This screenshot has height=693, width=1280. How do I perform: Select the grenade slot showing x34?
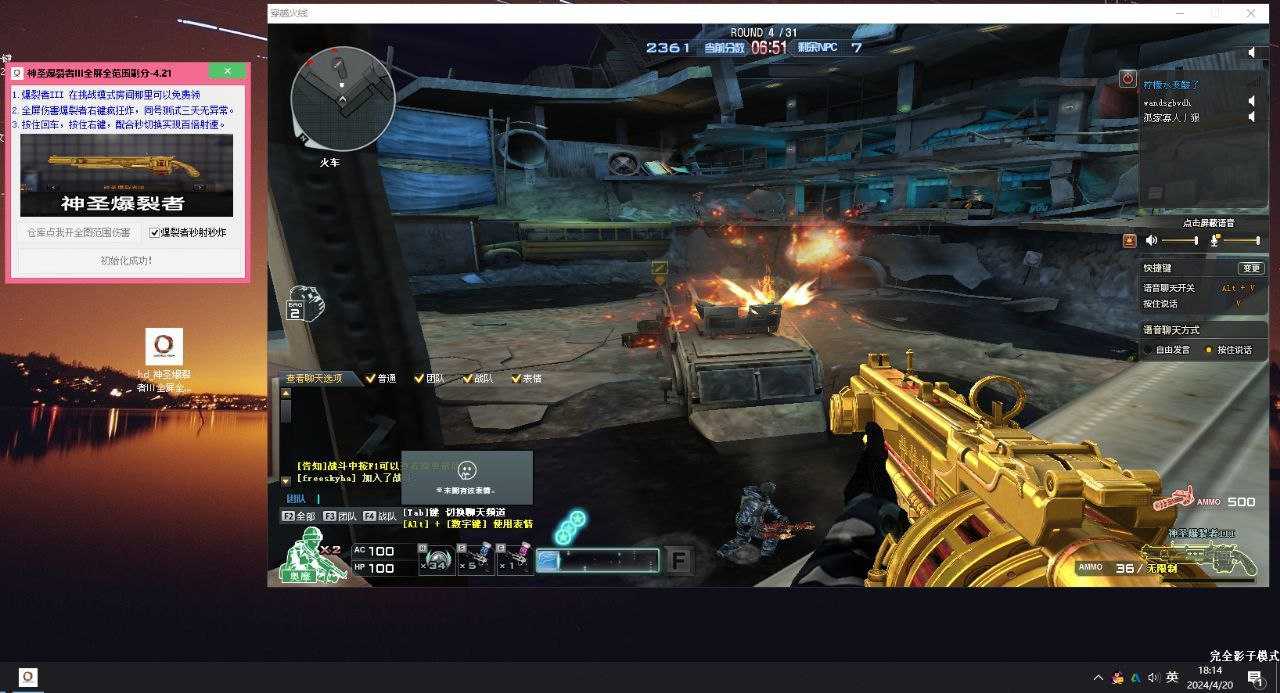tap(436, 559)
